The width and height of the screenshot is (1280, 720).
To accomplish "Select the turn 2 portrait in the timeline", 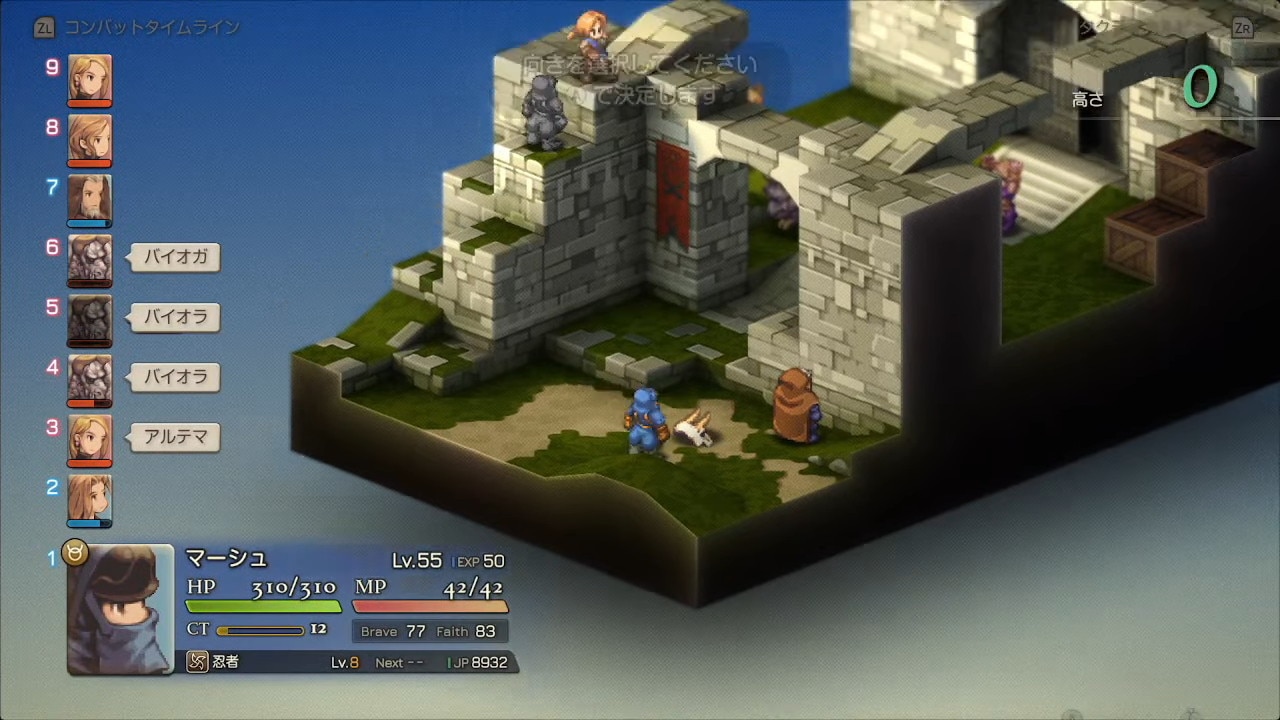I will point(90,500).
